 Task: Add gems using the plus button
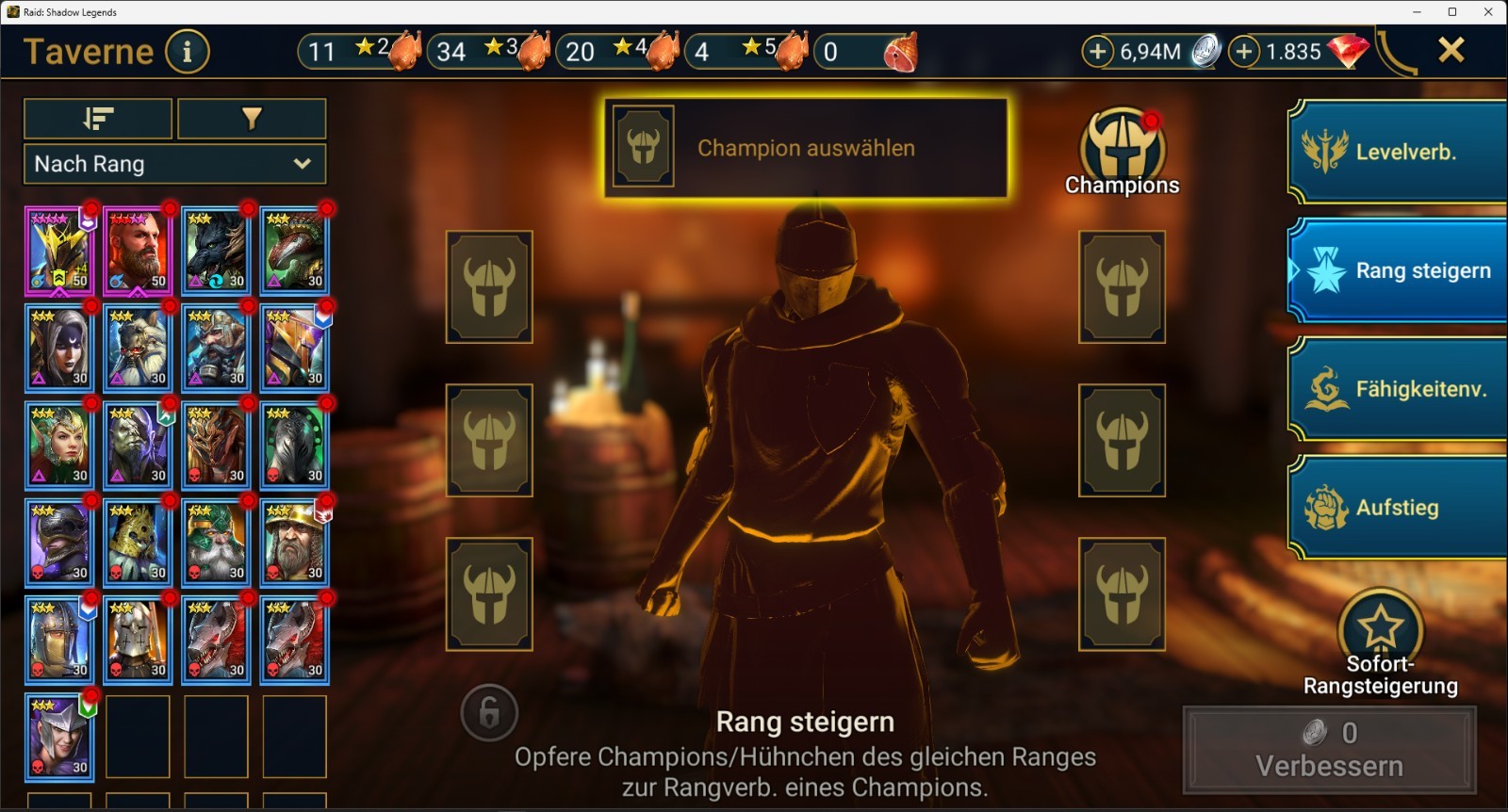click(1244, 52)
